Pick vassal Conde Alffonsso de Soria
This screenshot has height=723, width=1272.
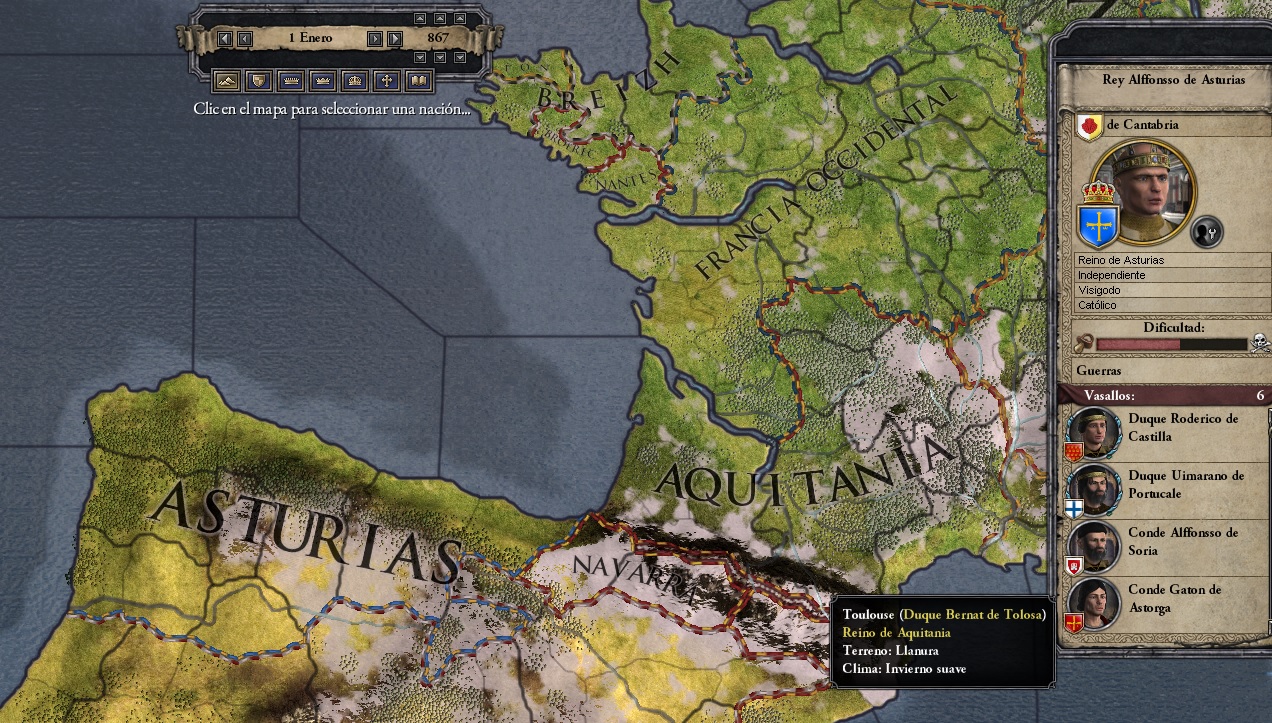coord(1160,542)
